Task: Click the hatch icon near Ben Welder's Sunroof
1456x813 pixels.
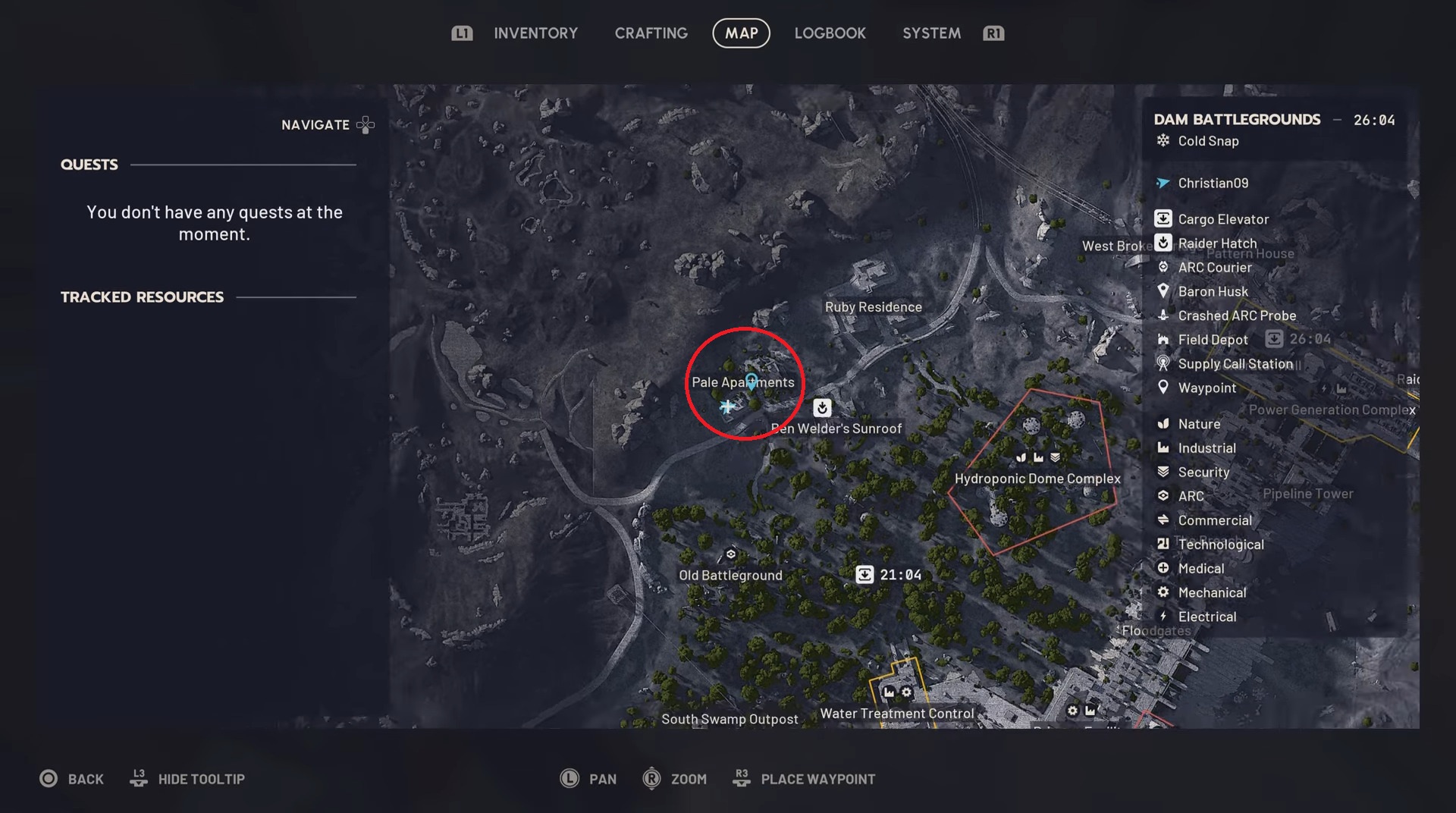Action: (x=822, y=407)
